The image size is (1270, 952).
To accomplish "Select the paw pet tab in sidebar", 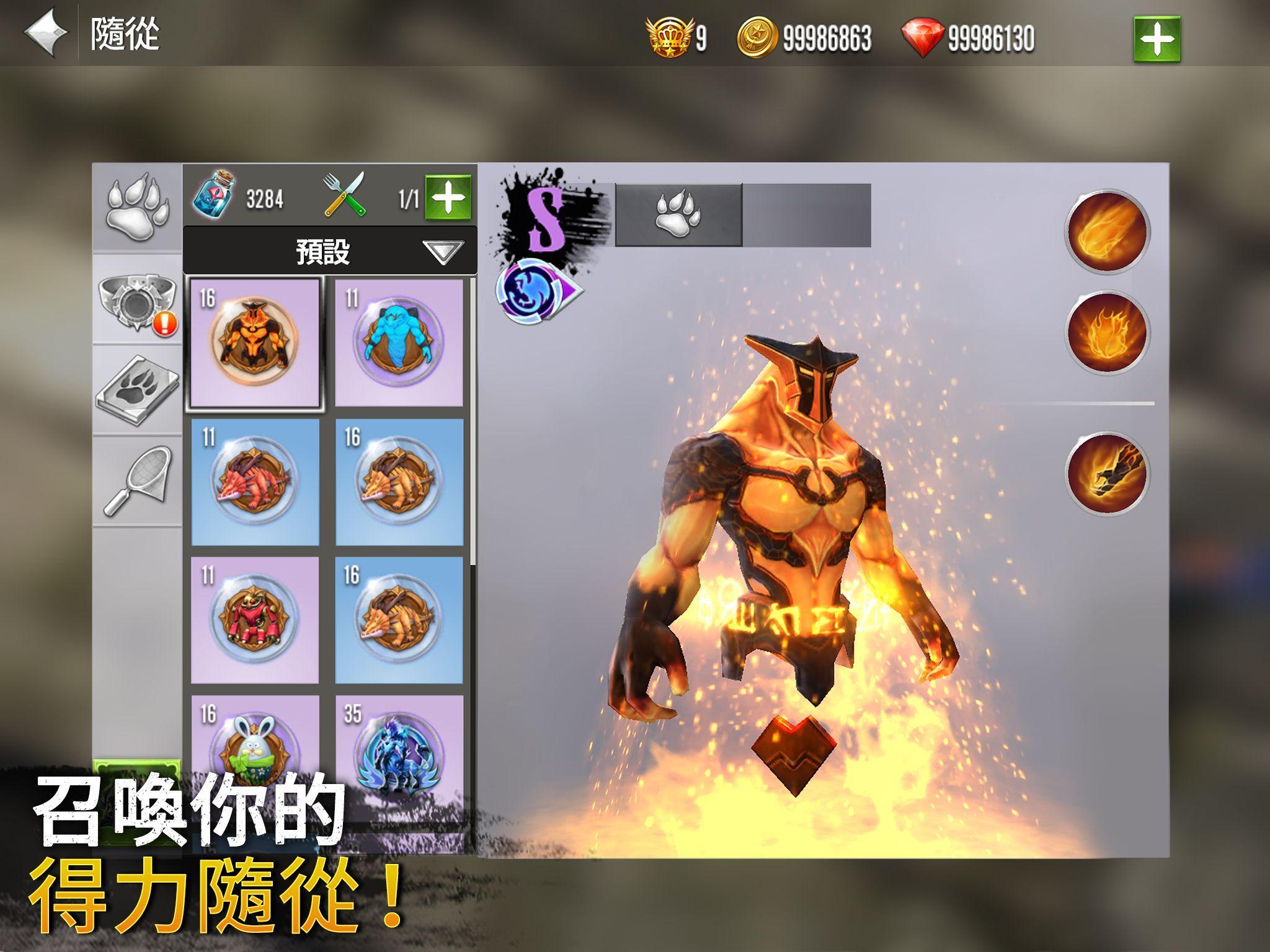I will (x=139, y=205).
